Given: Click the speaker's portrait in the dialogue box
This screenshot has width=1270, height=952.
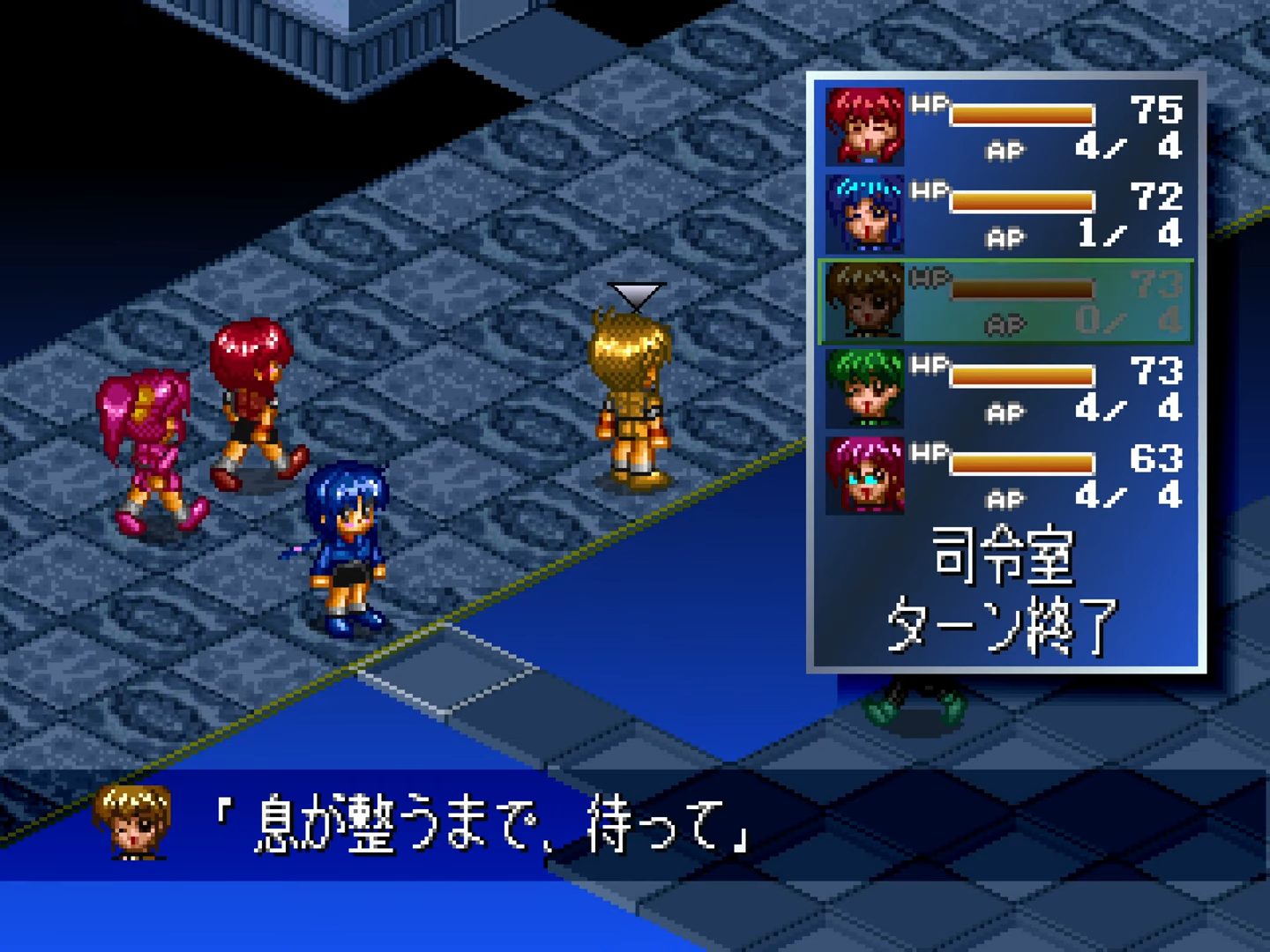Looking at the screenshot, I should coord(132,824).
